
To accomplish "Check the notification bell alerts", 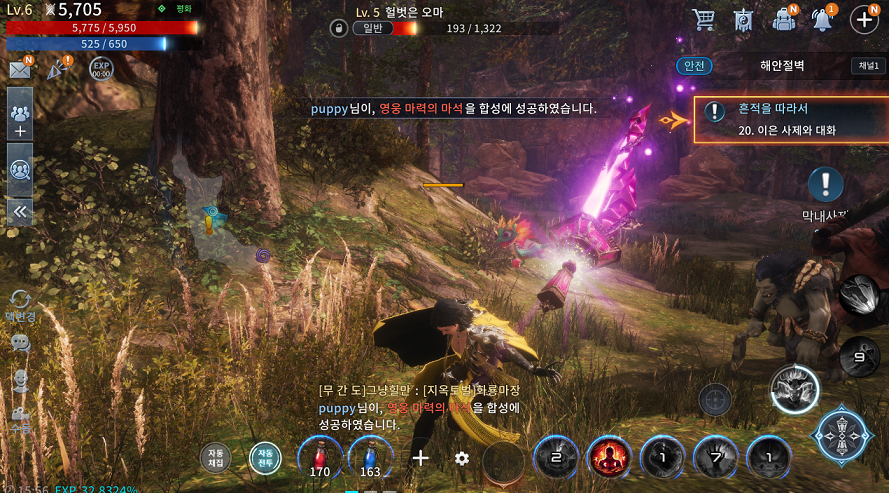I will (823, 19).
